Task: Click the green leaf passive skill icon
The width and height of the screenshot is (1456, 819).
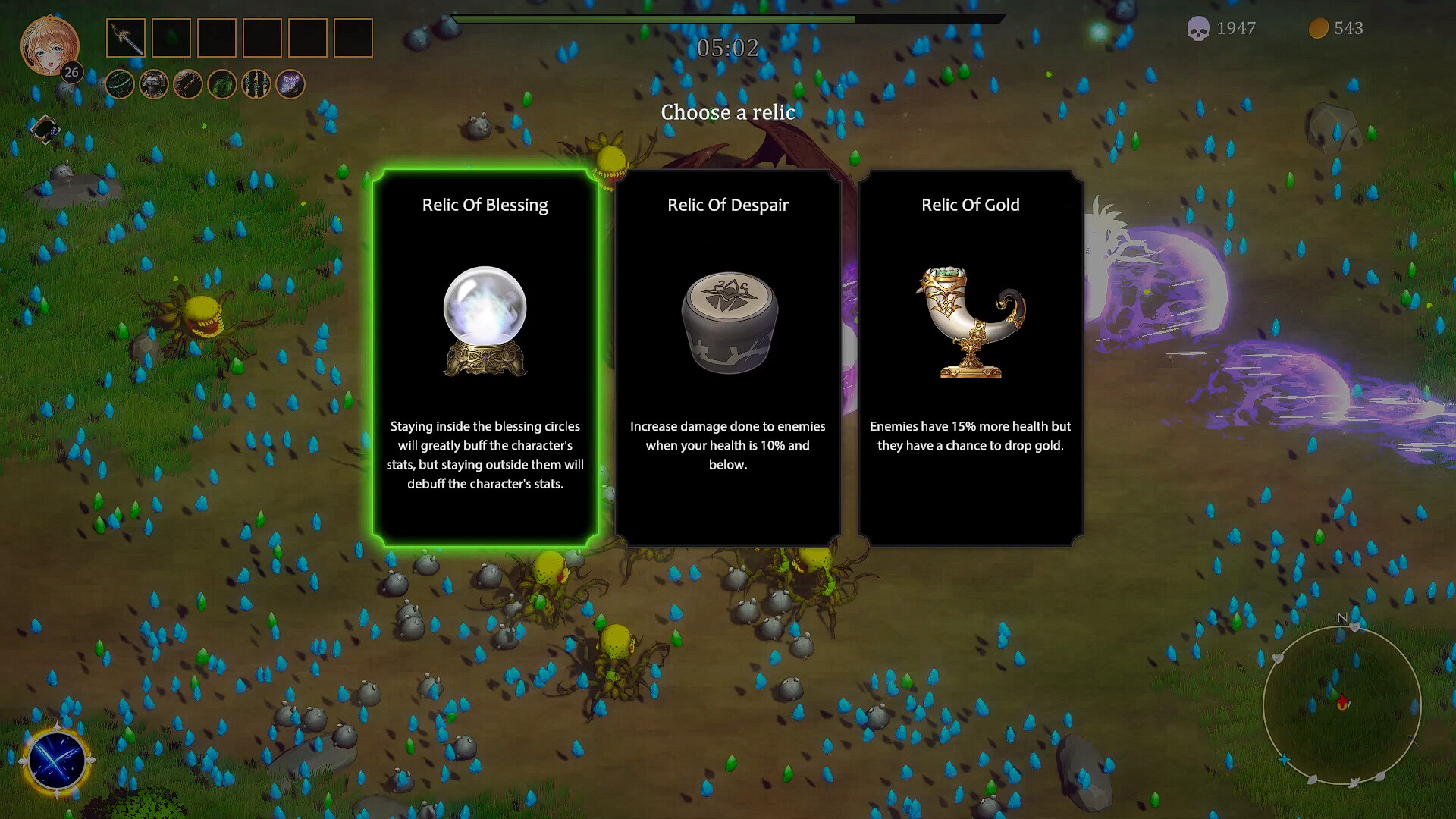Action: click(224, 85)
